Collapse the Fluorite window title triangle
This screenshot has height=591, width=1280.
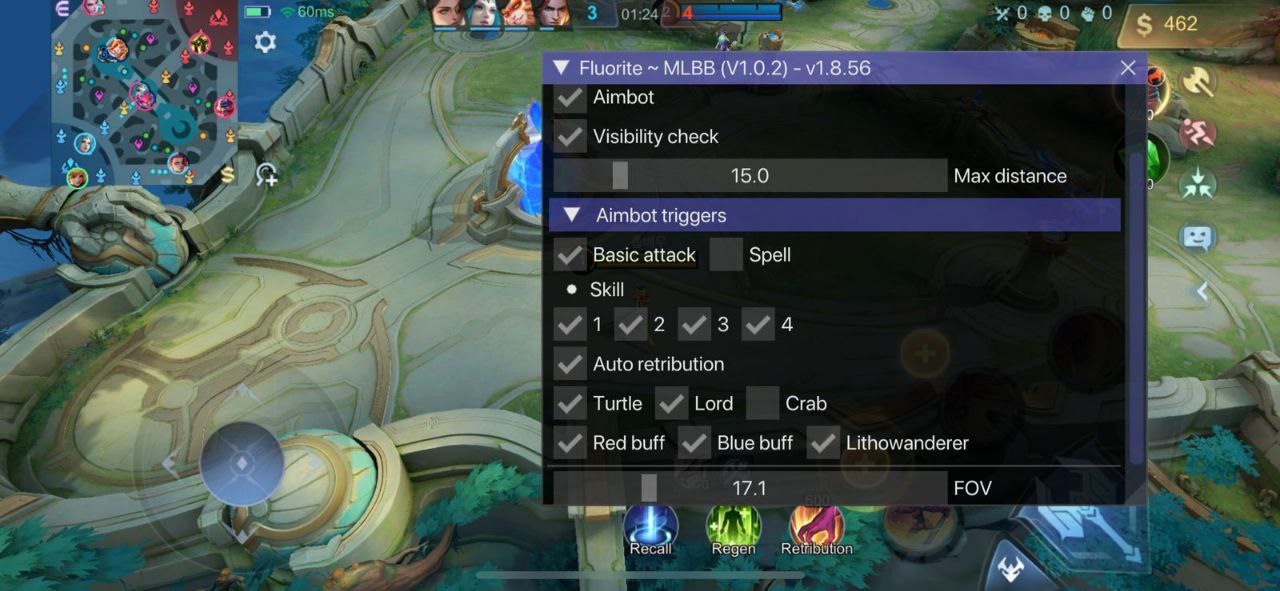(561, 68)
